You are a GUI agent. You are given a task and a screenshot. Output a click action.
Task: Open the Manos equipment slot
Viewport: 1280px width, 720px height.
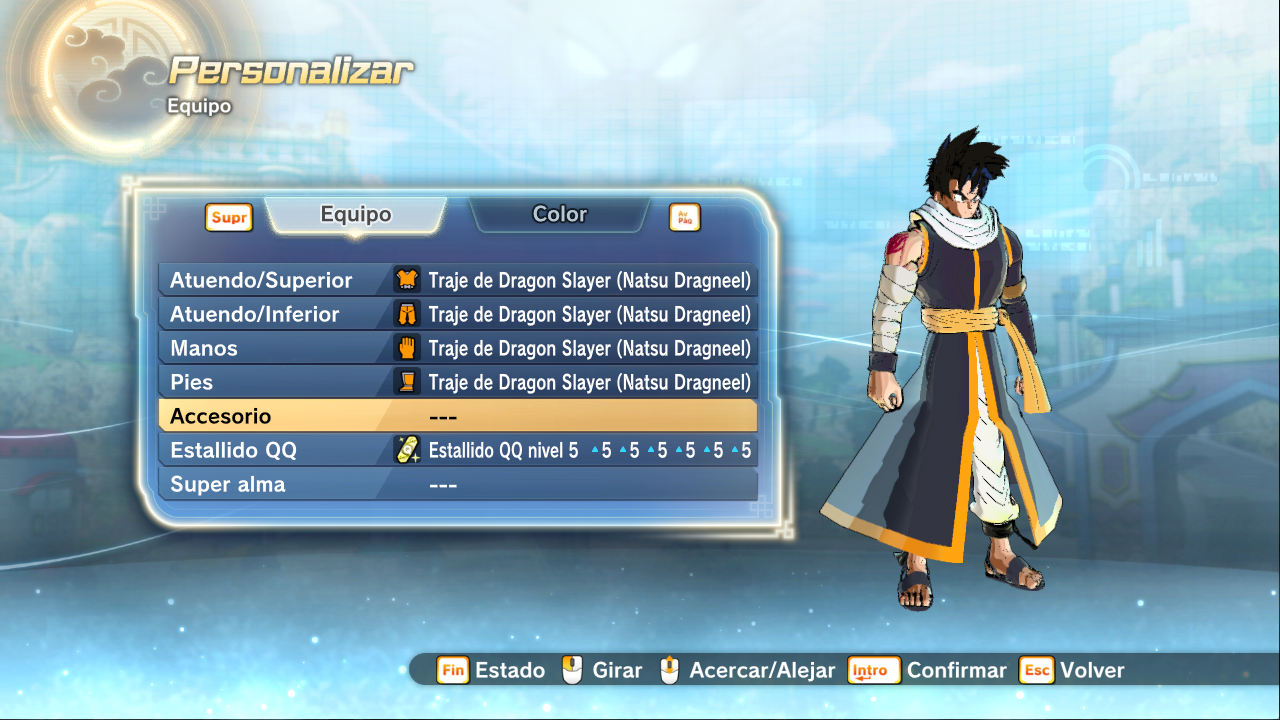pos(458,349)
